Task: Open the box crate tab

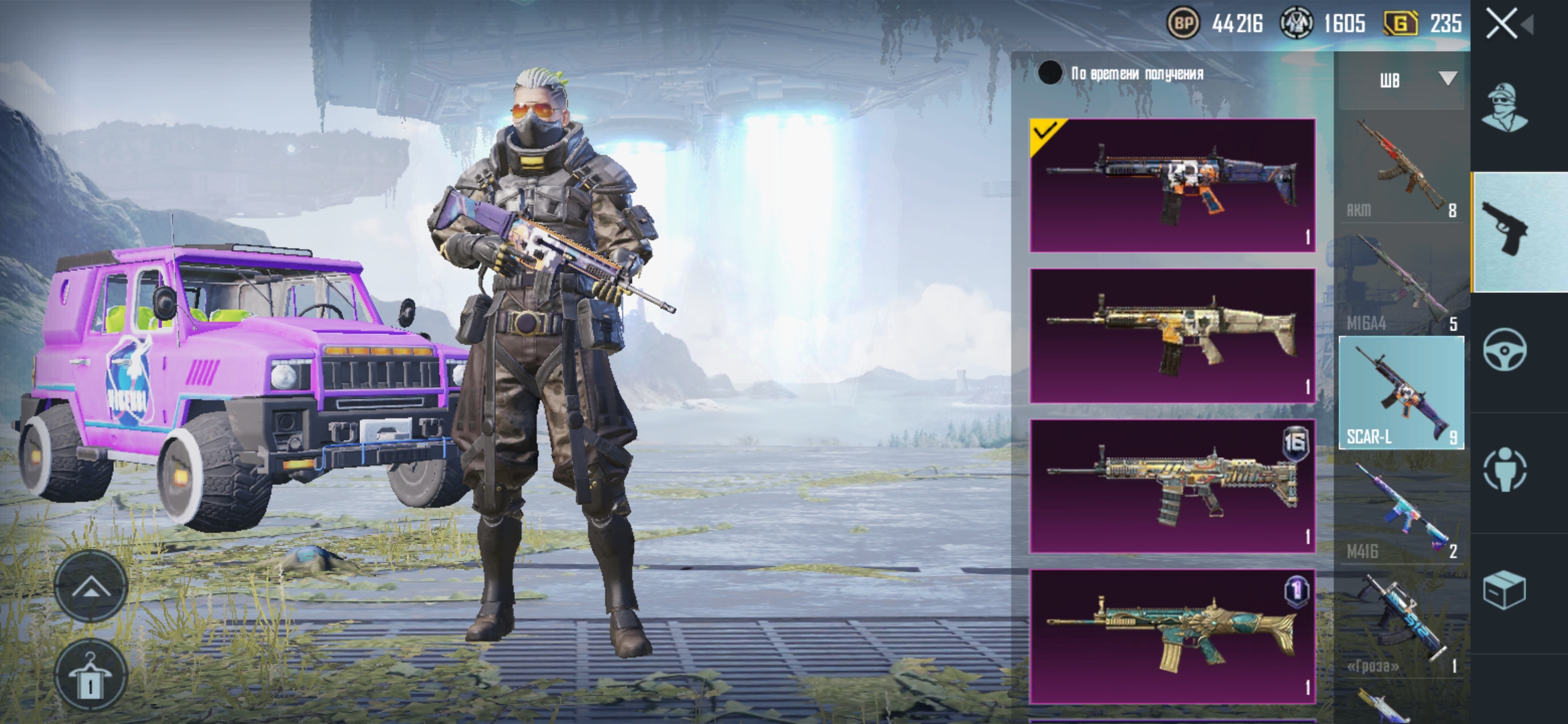Action: point(1504,590)
